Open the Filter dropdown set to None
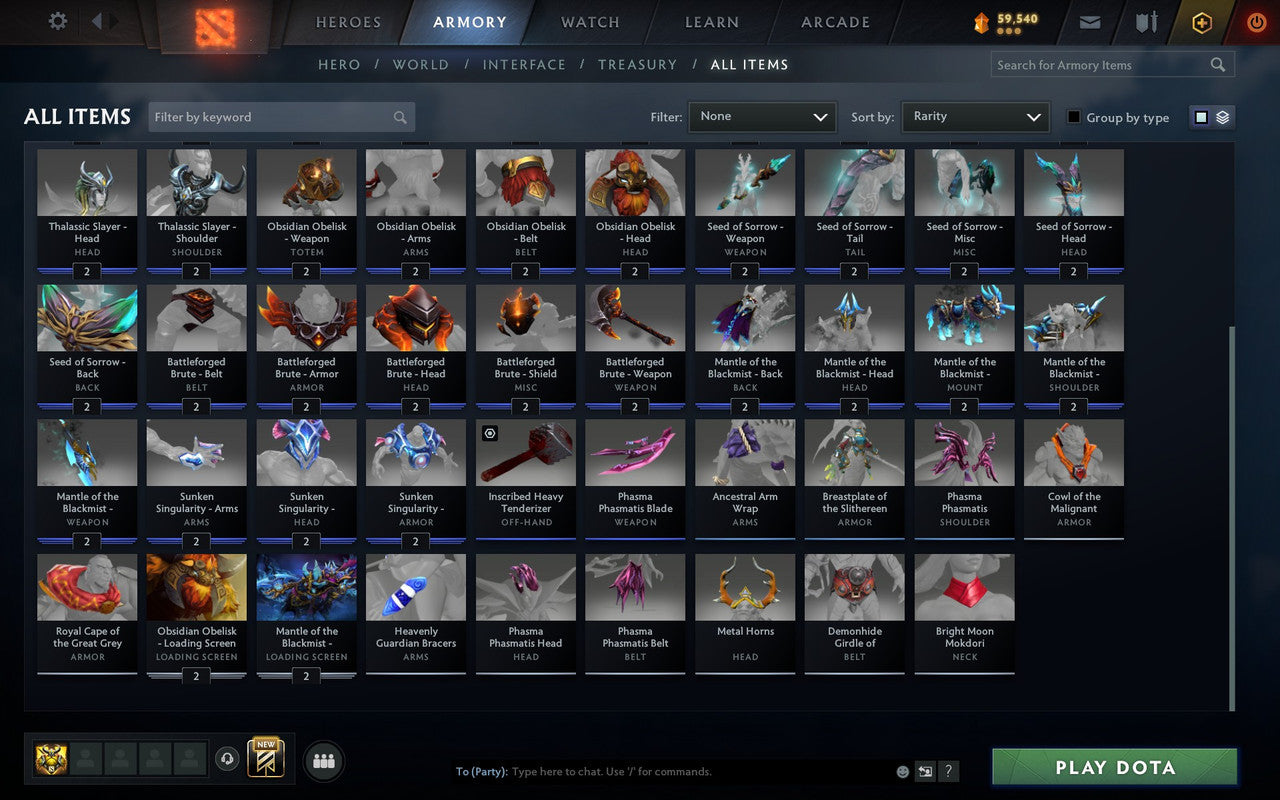 pos(762,117)
